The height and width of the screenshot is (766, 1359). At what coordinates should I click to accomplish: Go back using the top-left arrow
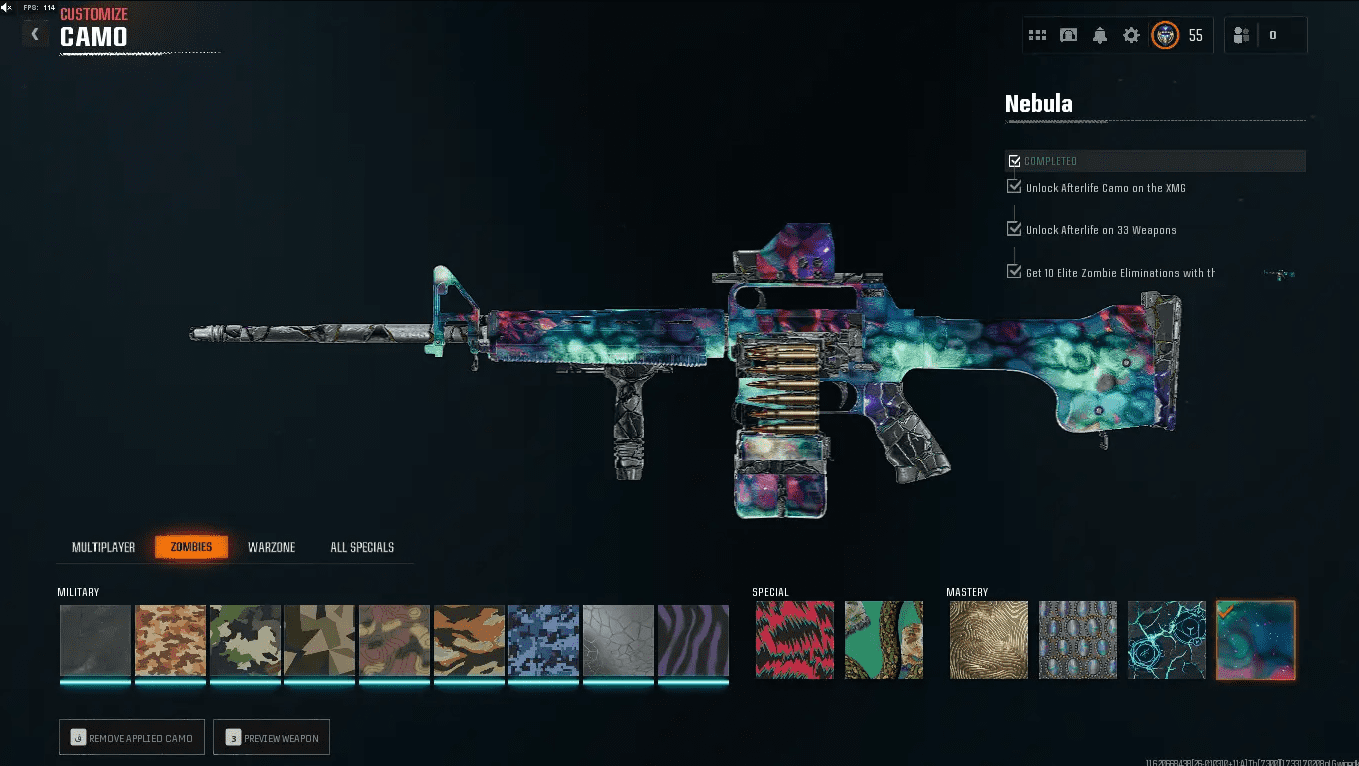[x=35, y=35]
